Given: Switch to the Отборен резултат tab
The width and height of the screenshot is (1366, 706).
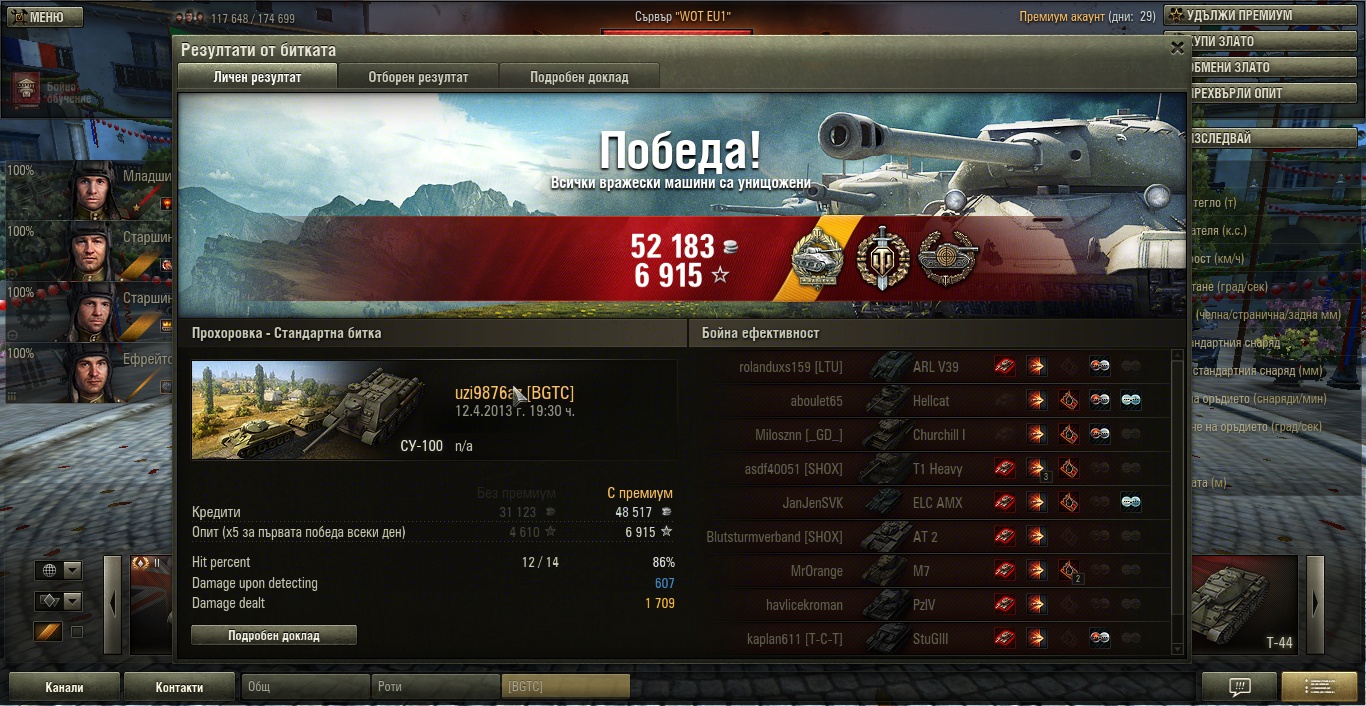Looking at the screenshot, I should 418,77.
